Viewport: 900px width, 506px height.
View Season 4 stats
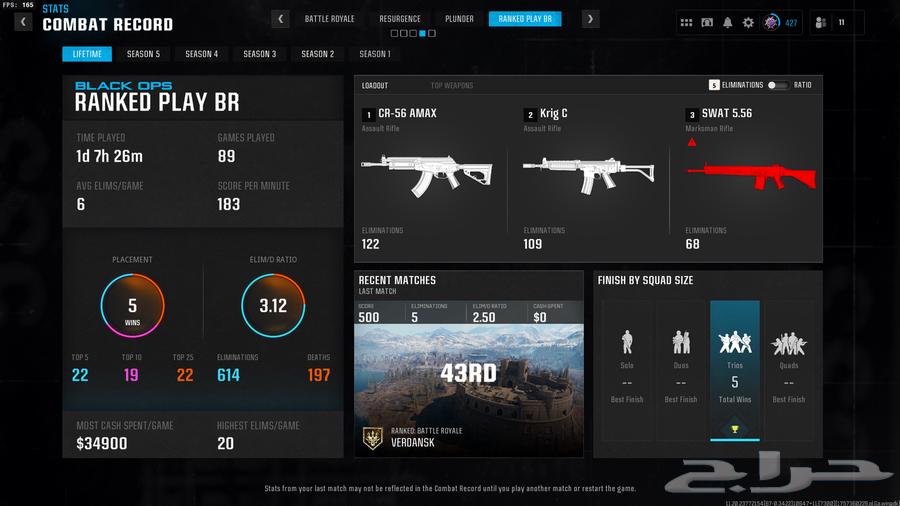pos(201,54)
